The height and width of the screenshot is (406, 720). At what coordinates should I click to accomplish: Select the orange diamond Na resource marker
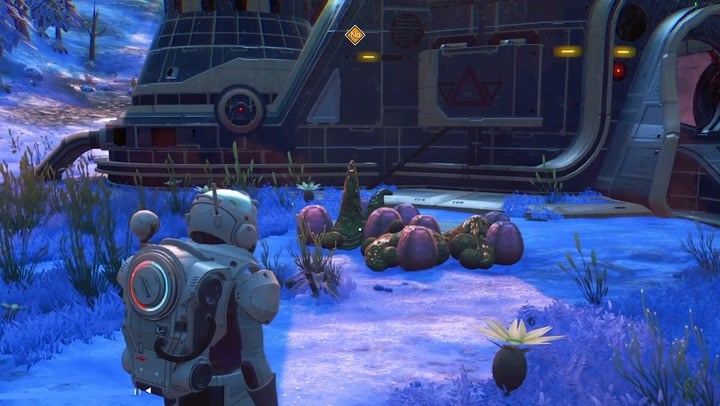[354, 35]
